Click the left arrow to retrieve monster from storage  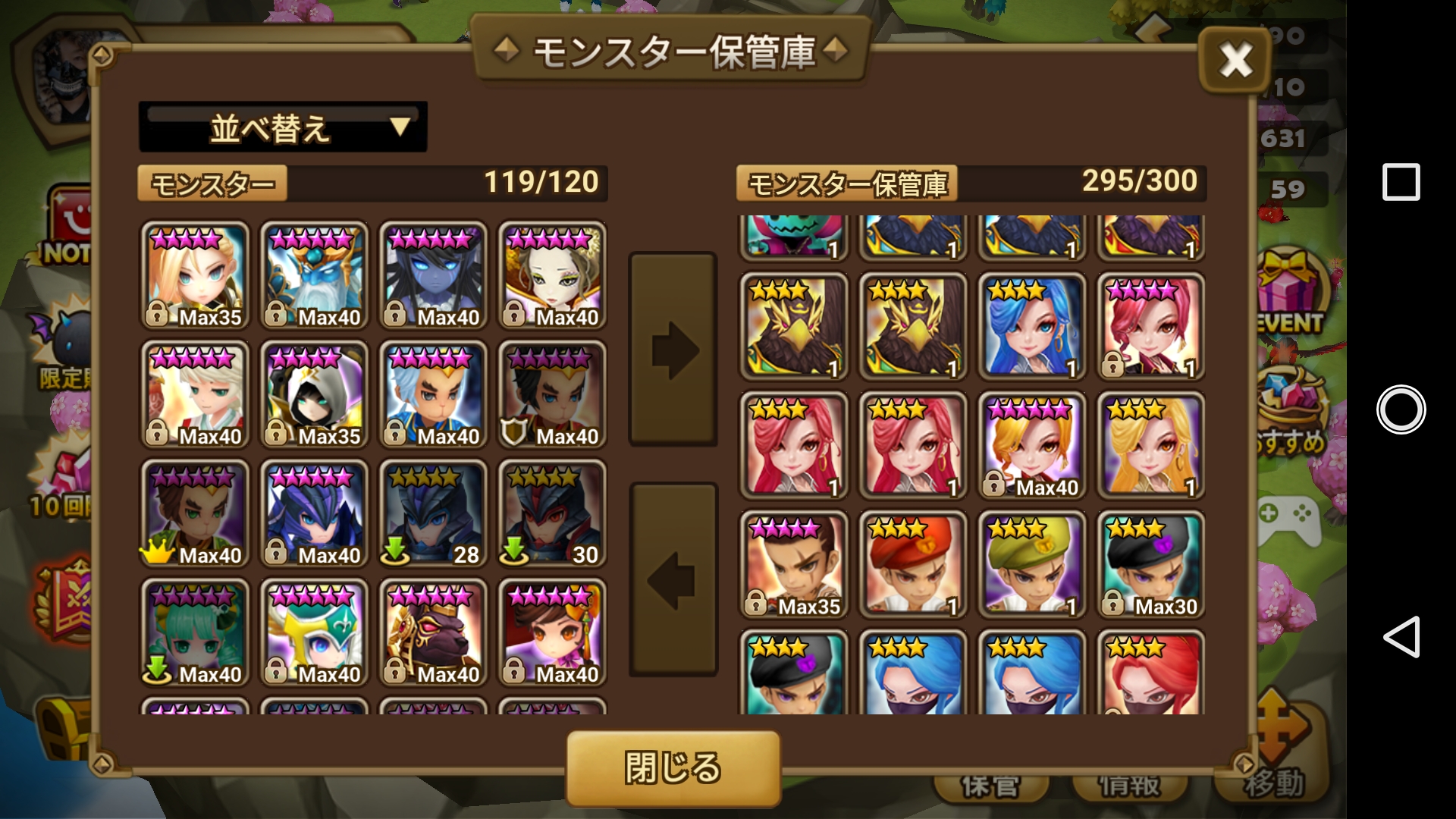click(x=673, y=580)
